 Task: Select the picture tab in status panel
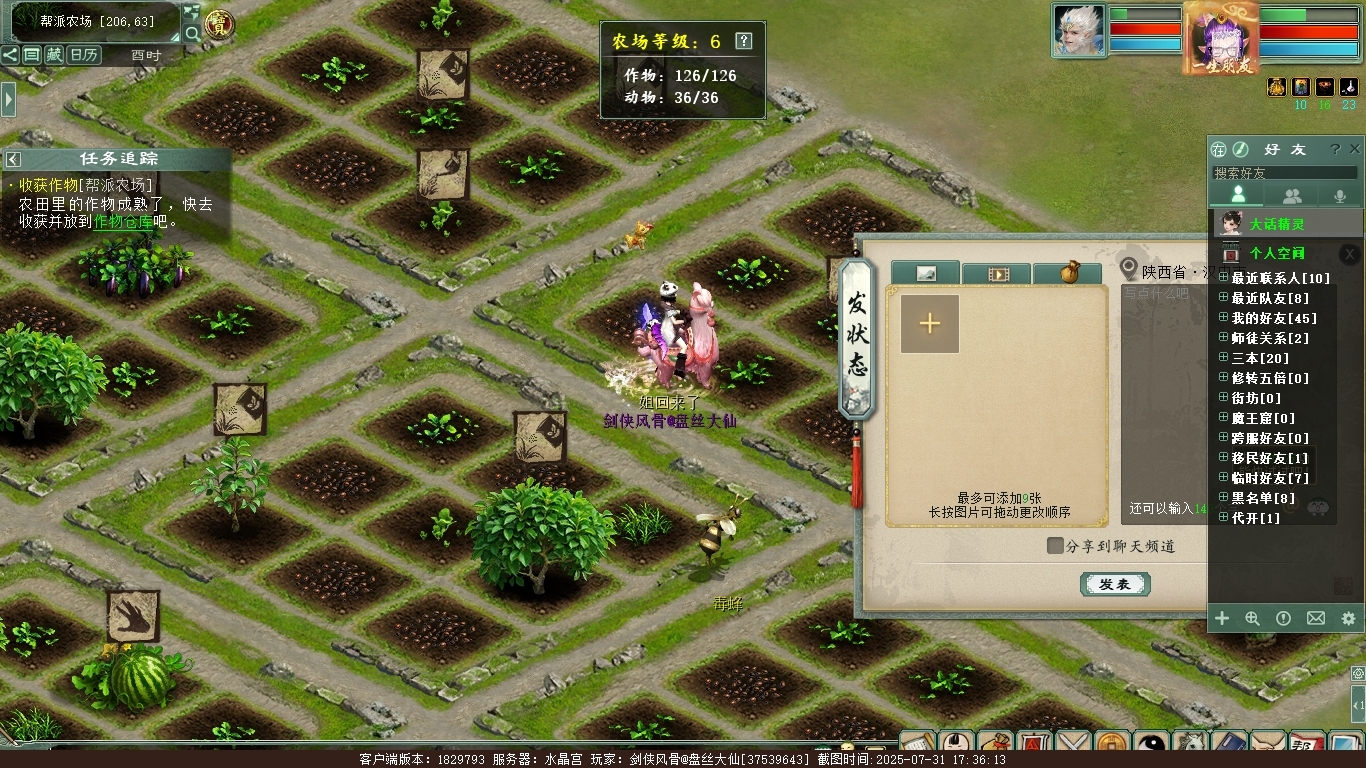tap(926, 274)
